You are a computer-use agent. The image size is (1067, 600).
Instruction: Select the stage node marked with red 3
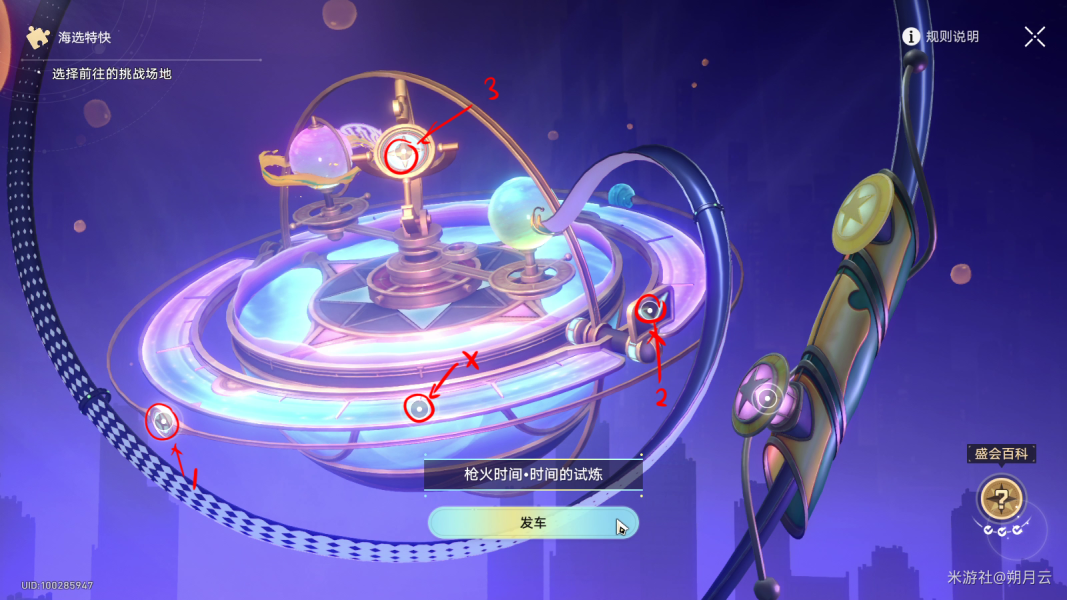coord(401,155)
